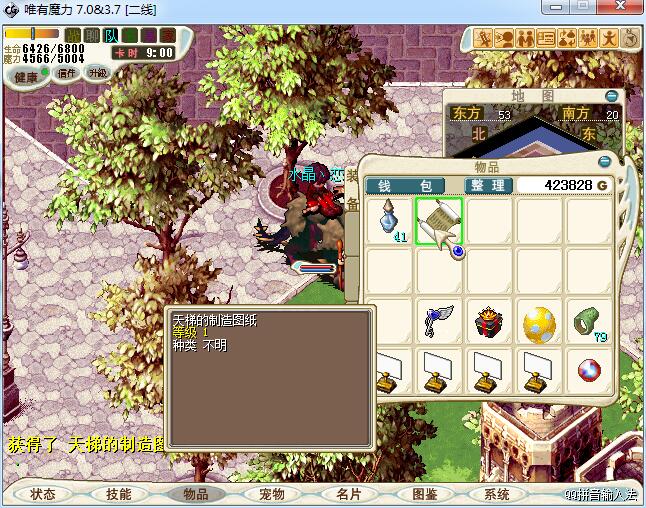Open the 状态 status menu
646x508 pixels.
coord(43,494)
